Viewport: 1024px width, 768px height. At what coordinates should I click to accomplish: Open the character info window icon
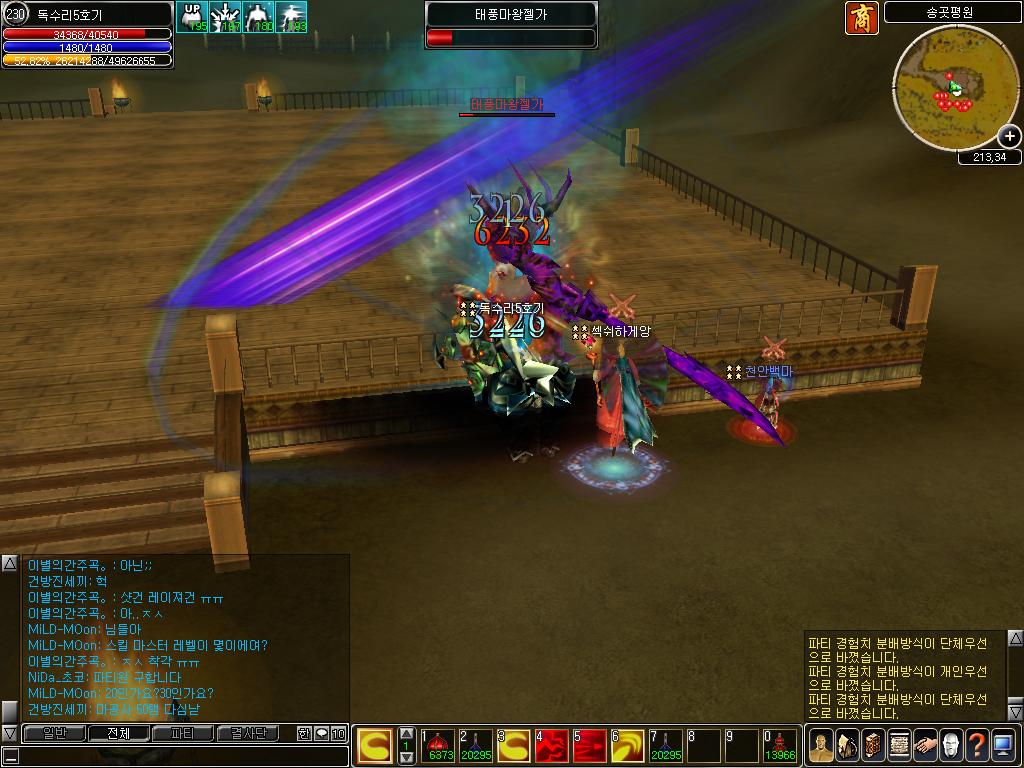pos(820,745)
